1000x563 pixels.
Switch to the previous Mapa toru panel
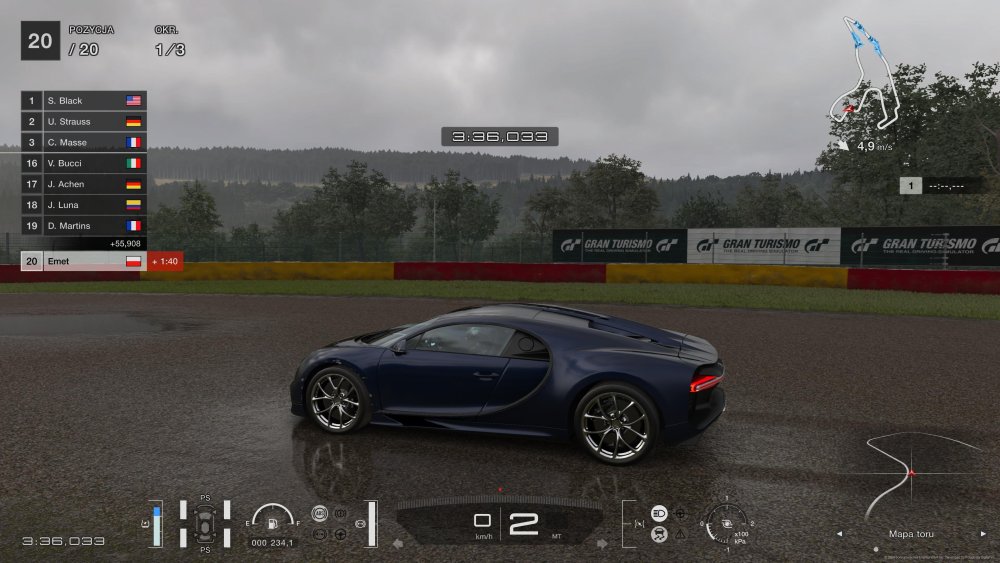[839, 534]
